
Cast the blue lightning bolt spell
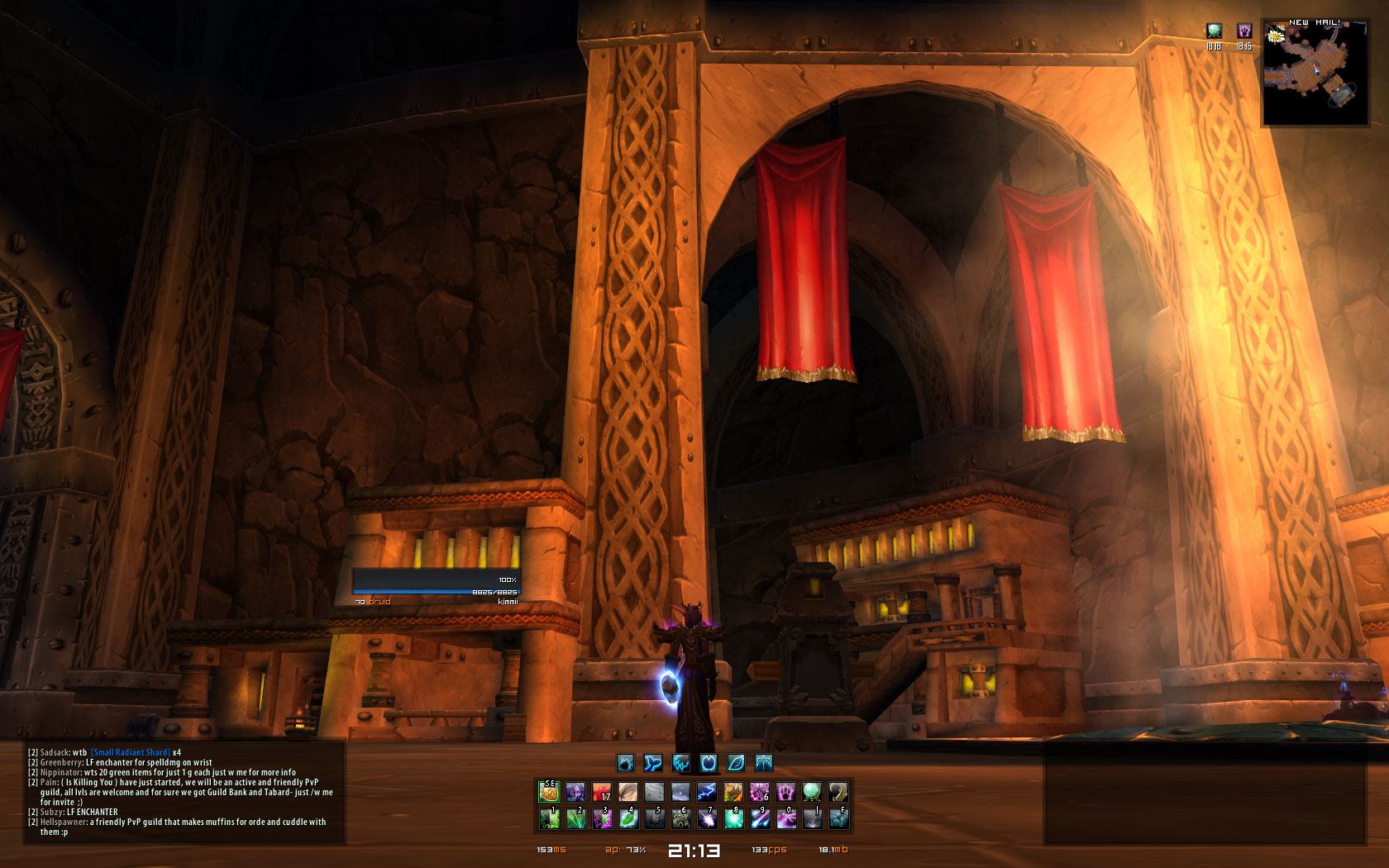(707, 792)
